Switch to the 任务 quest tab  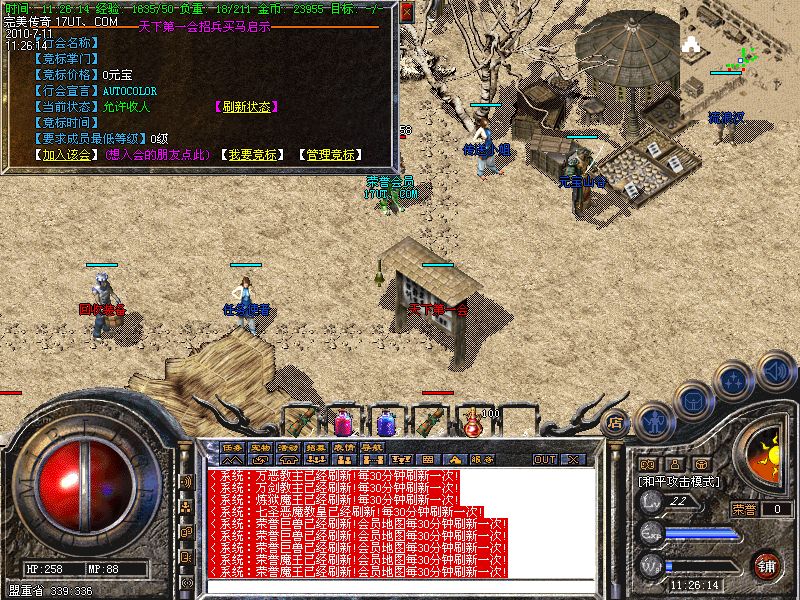[x=232, y=446]
